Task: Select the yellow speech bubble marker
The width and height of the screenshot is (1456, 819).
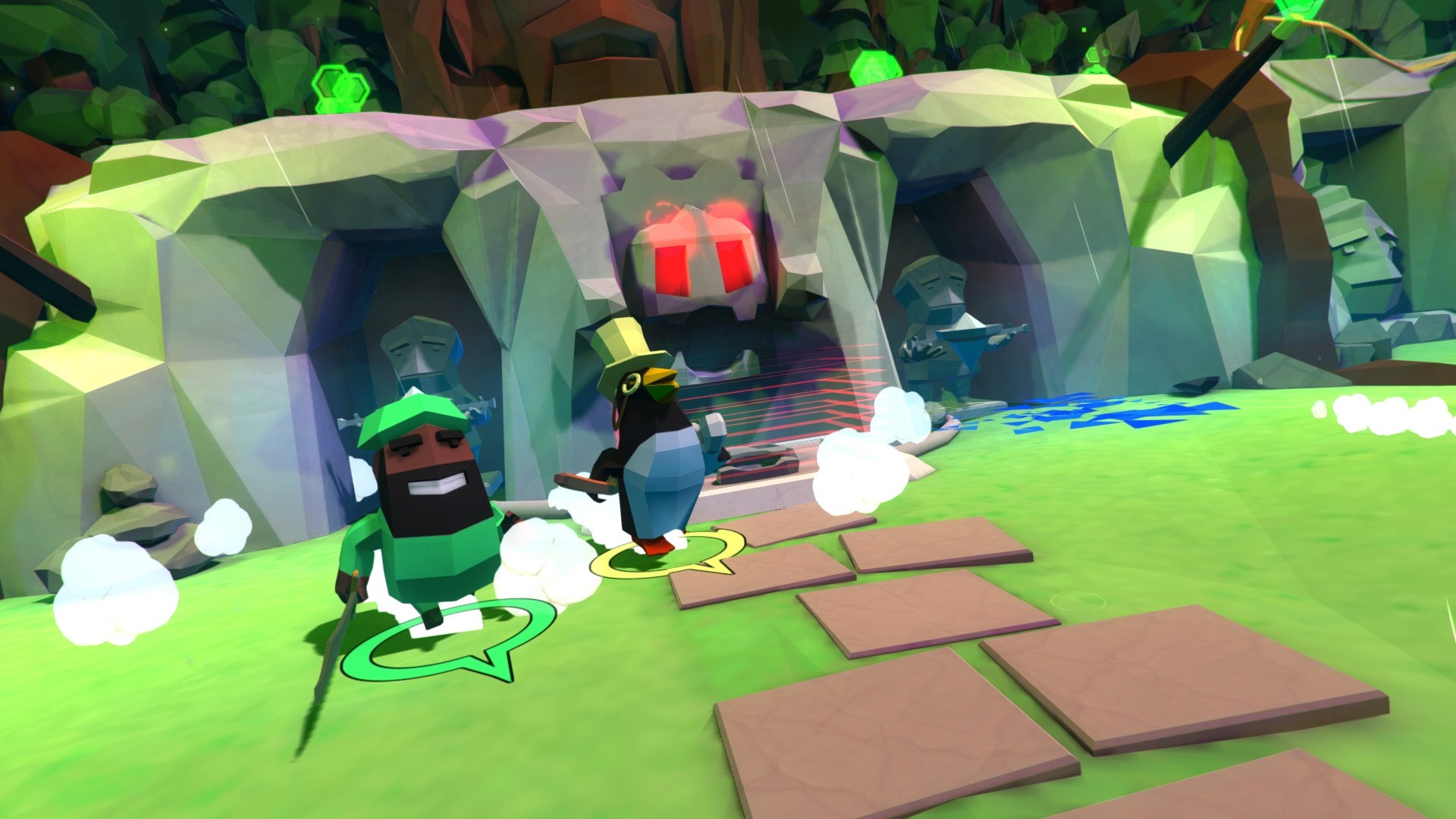Action: point(666,557)
